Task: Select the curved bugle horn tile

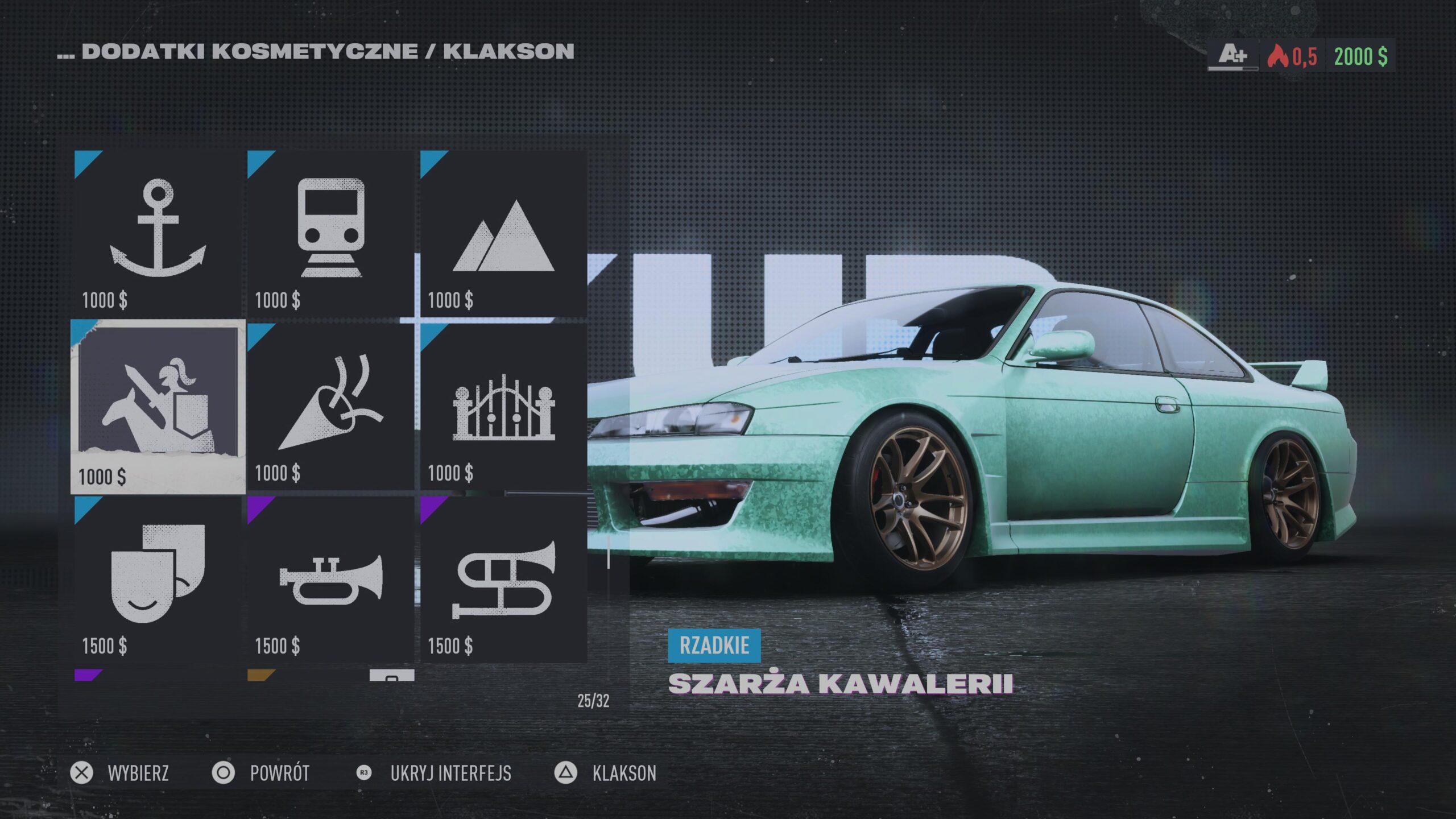Action: 504,579
